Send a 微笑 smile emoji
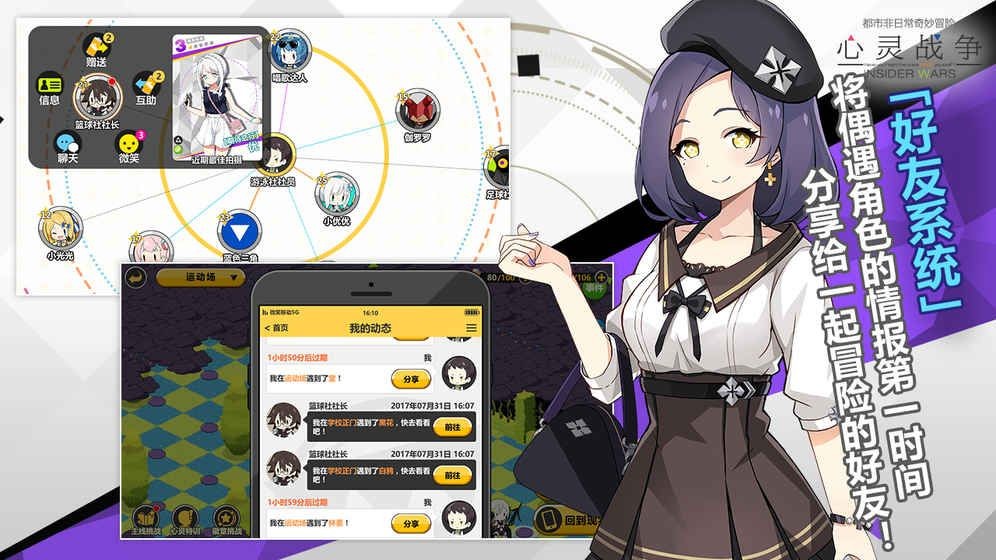The width and height of the screenshot is (996, 560). click(129, 145)
